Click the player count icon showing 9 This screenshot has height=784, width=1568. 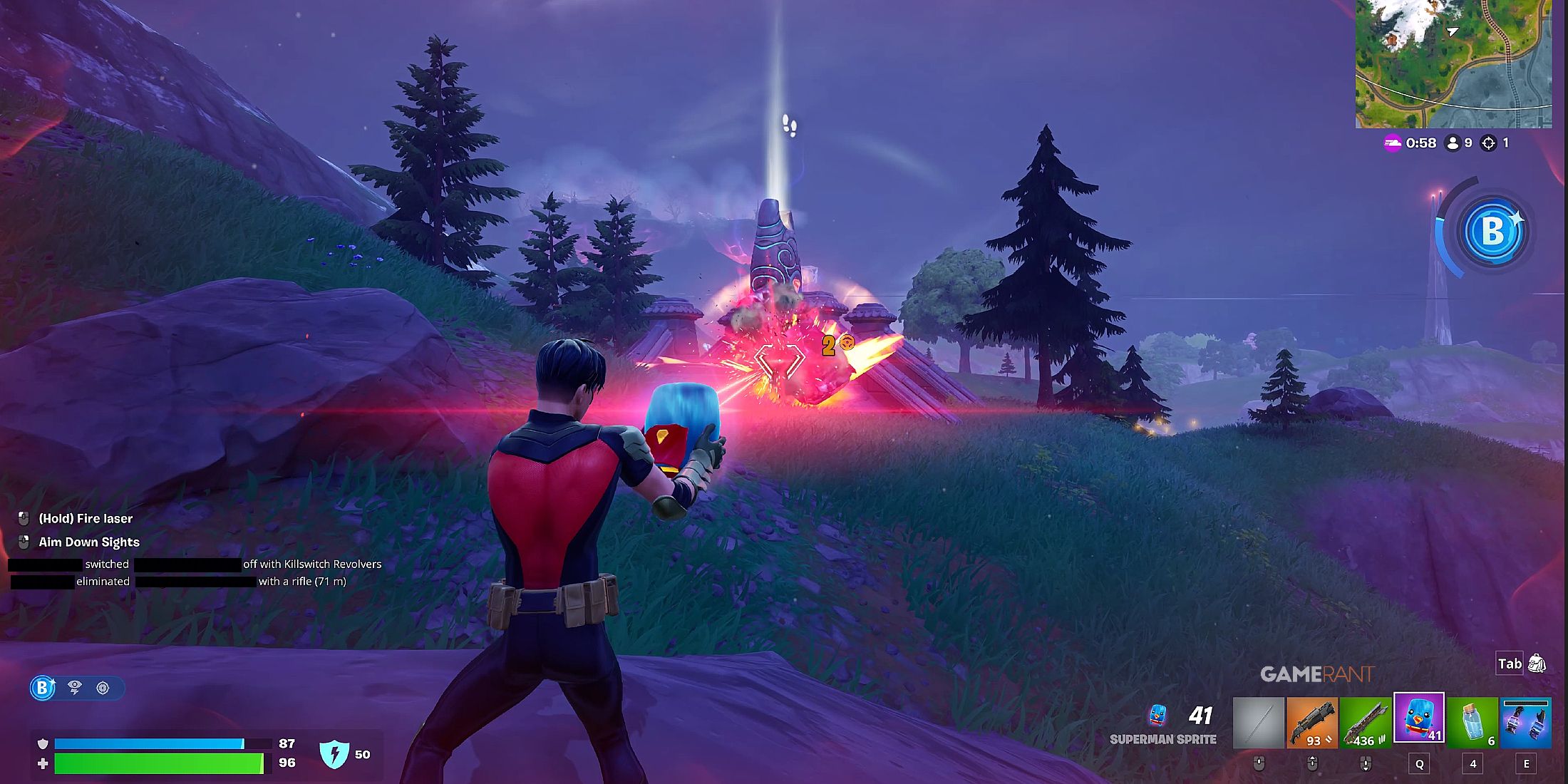[1454, 143]
